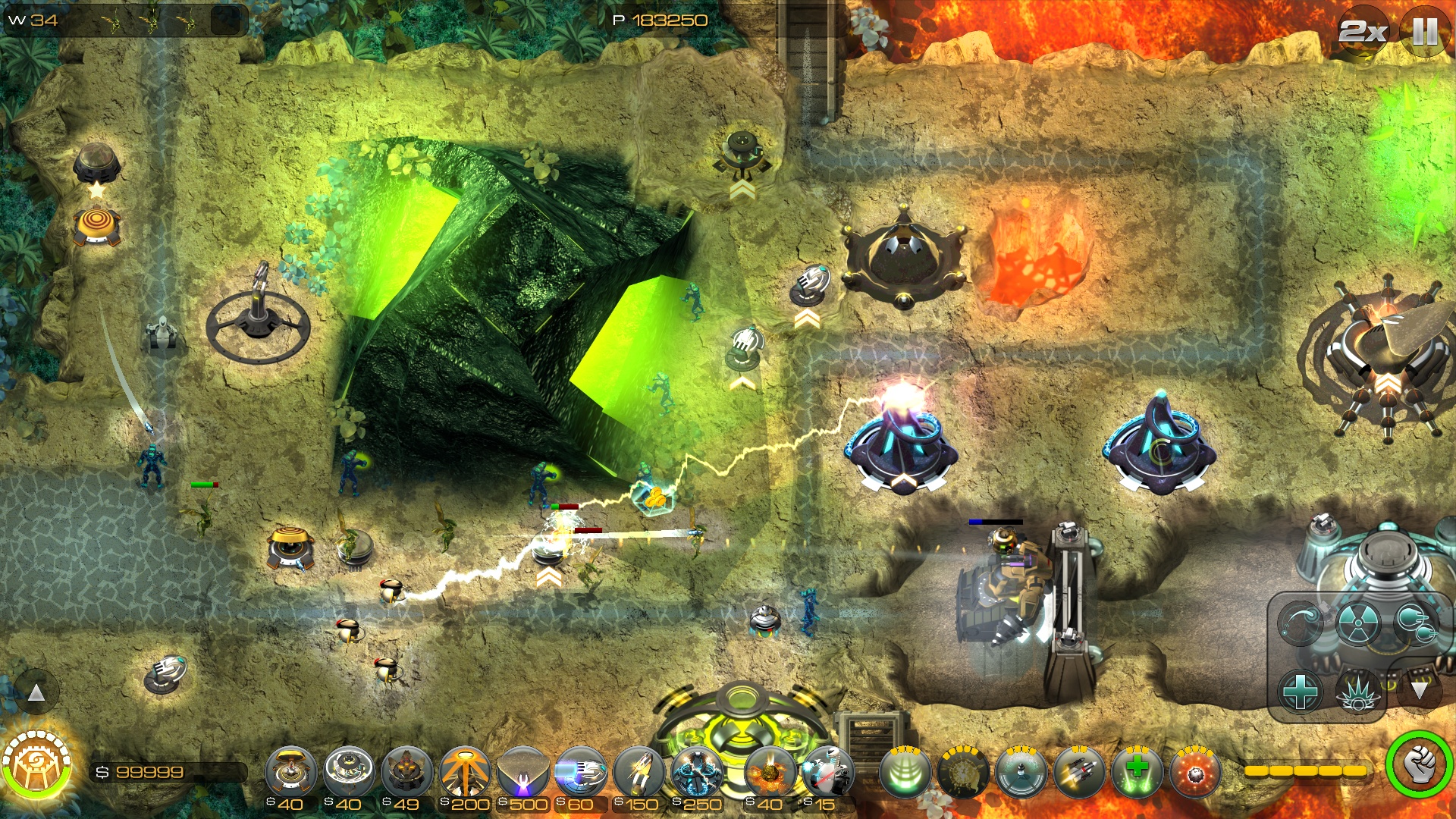Pause the game
Viewport: 1456px width, 819px height.
[x=1424, y=32]
